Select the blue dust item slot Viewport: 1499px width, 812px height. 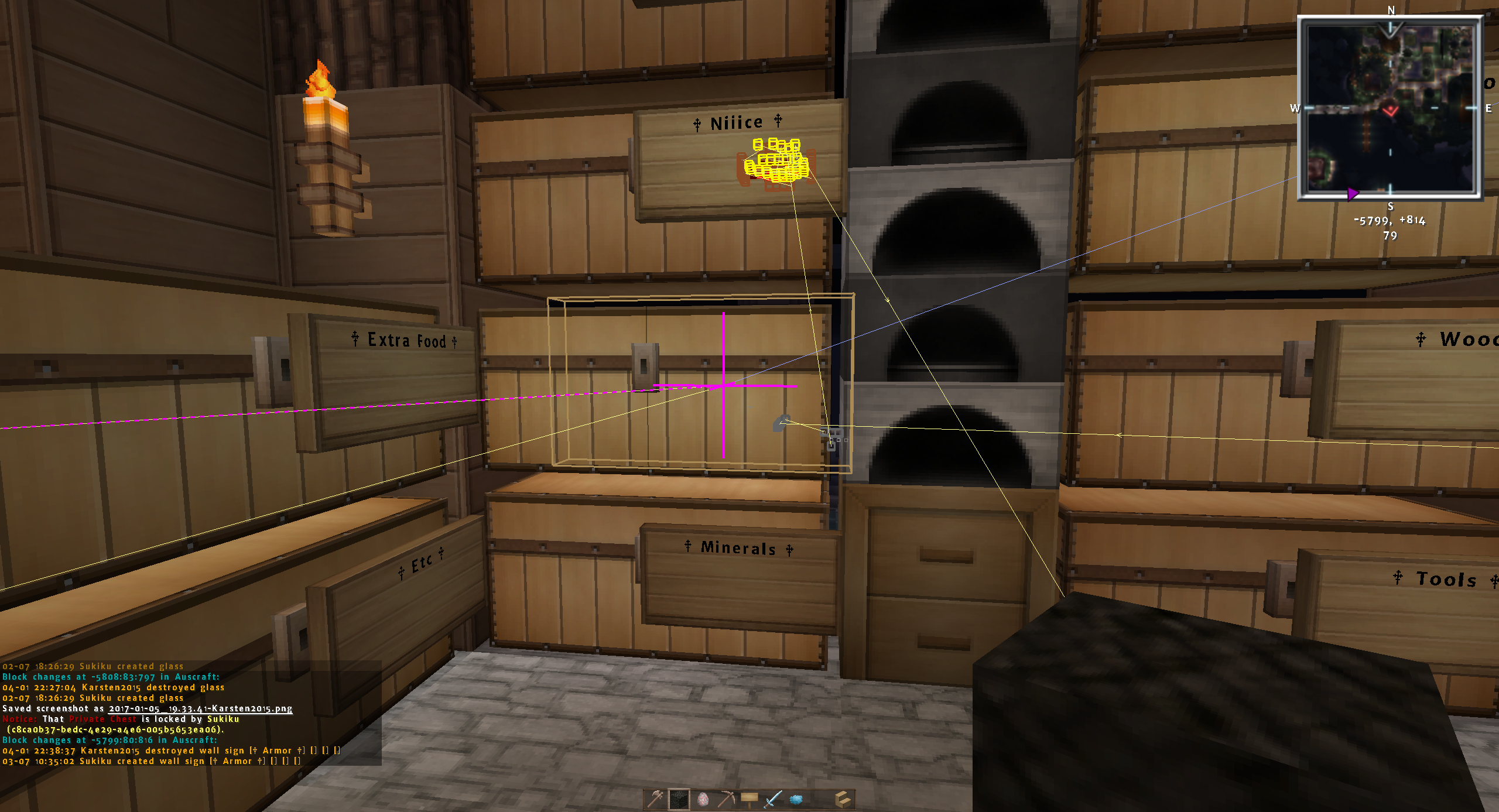tap(796, 799)
